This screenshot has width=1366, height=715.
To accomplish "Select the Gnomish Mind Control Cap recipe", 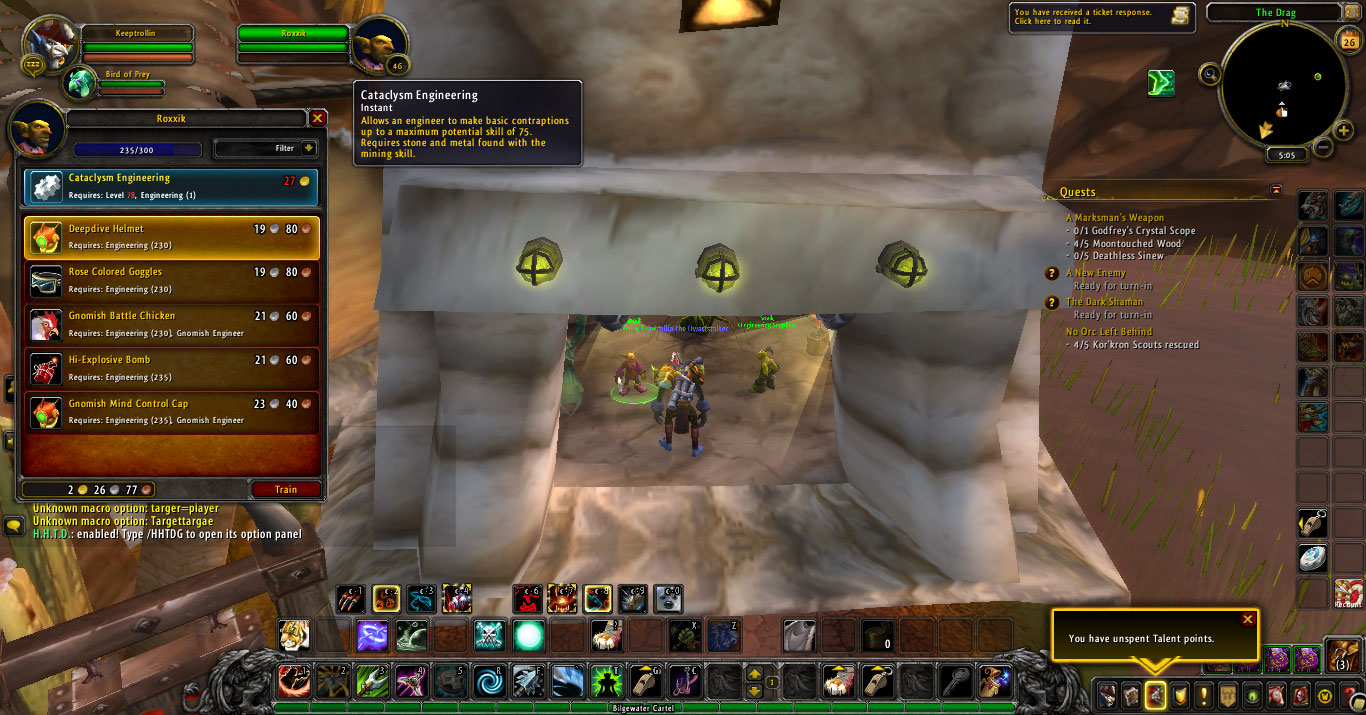I will [x=171, y=413].
